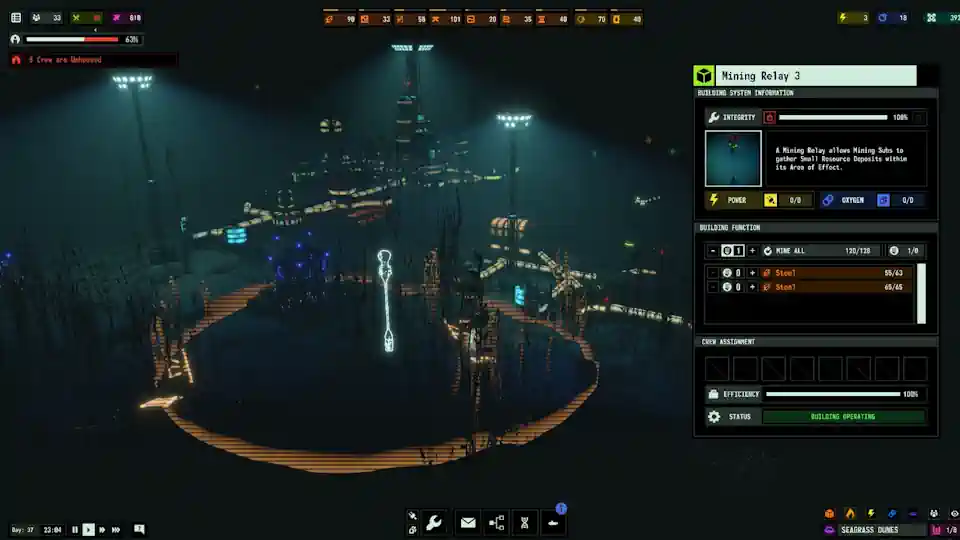Open the submarine fleet button
The height and width of the screenshot is (540, 960).
coord(553,522)
